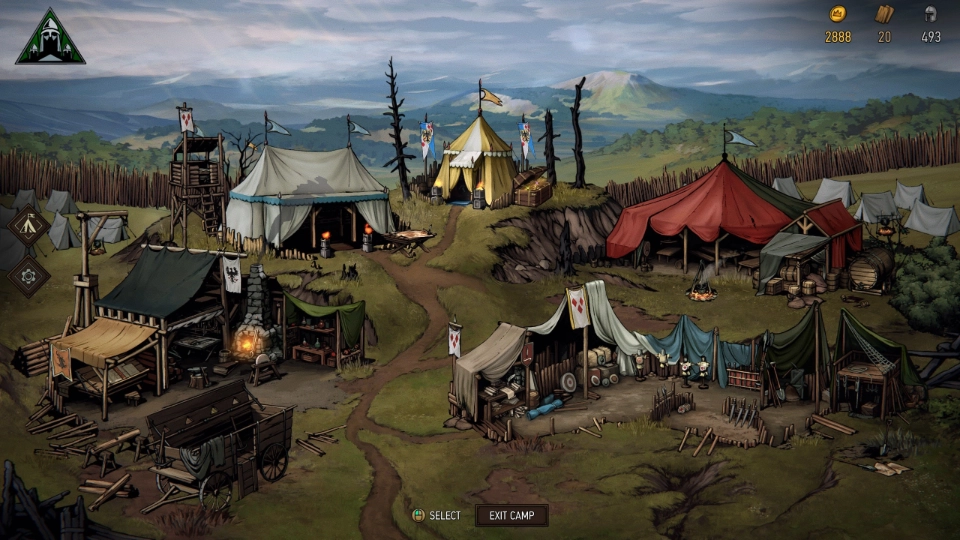Click the Exit Camp button
The width and height of the screenshot is (960, 540).
point(511,515)
